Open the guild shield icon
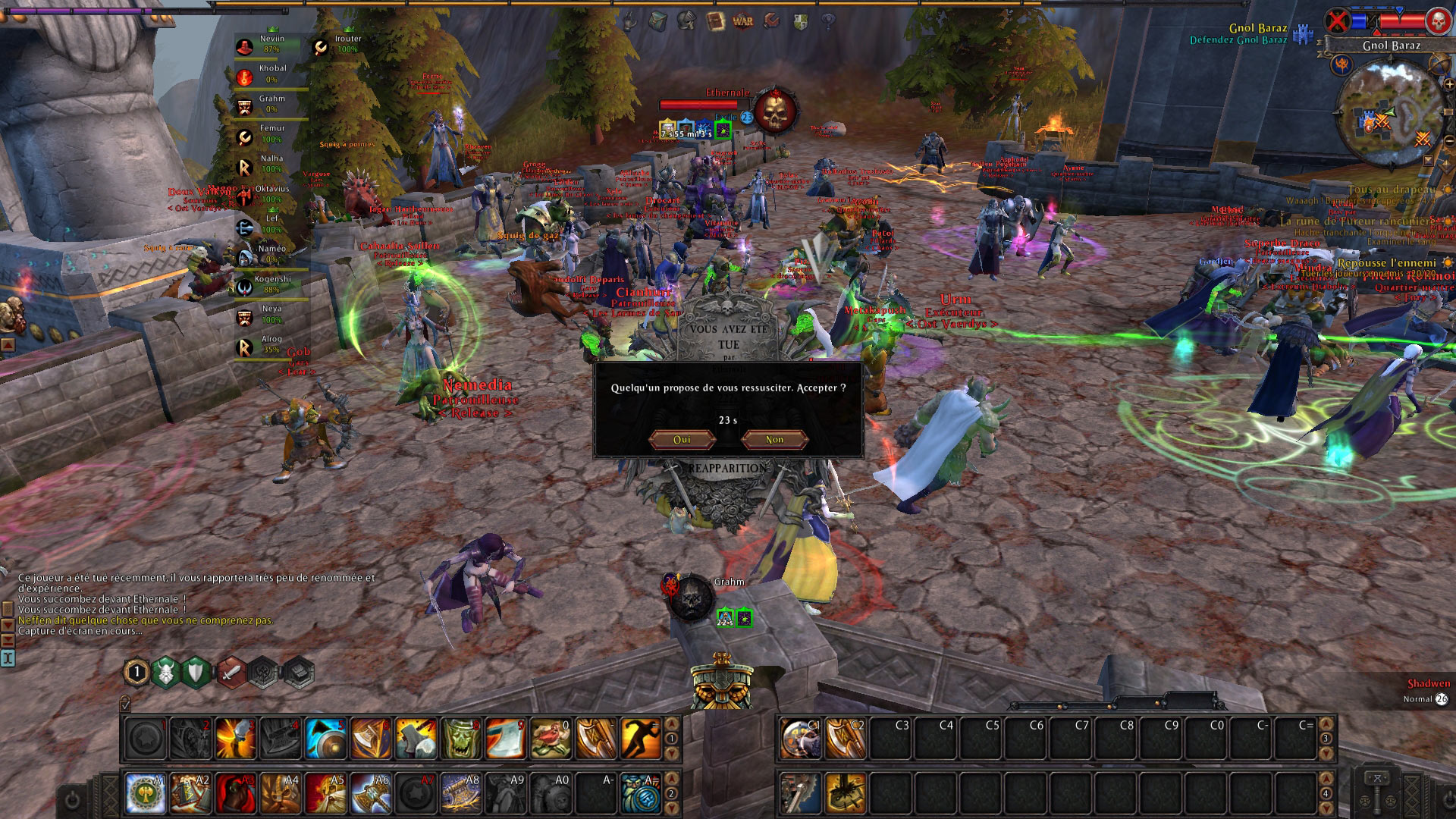The width and height of the screenshot is (1456, 819). coord(800,21)
